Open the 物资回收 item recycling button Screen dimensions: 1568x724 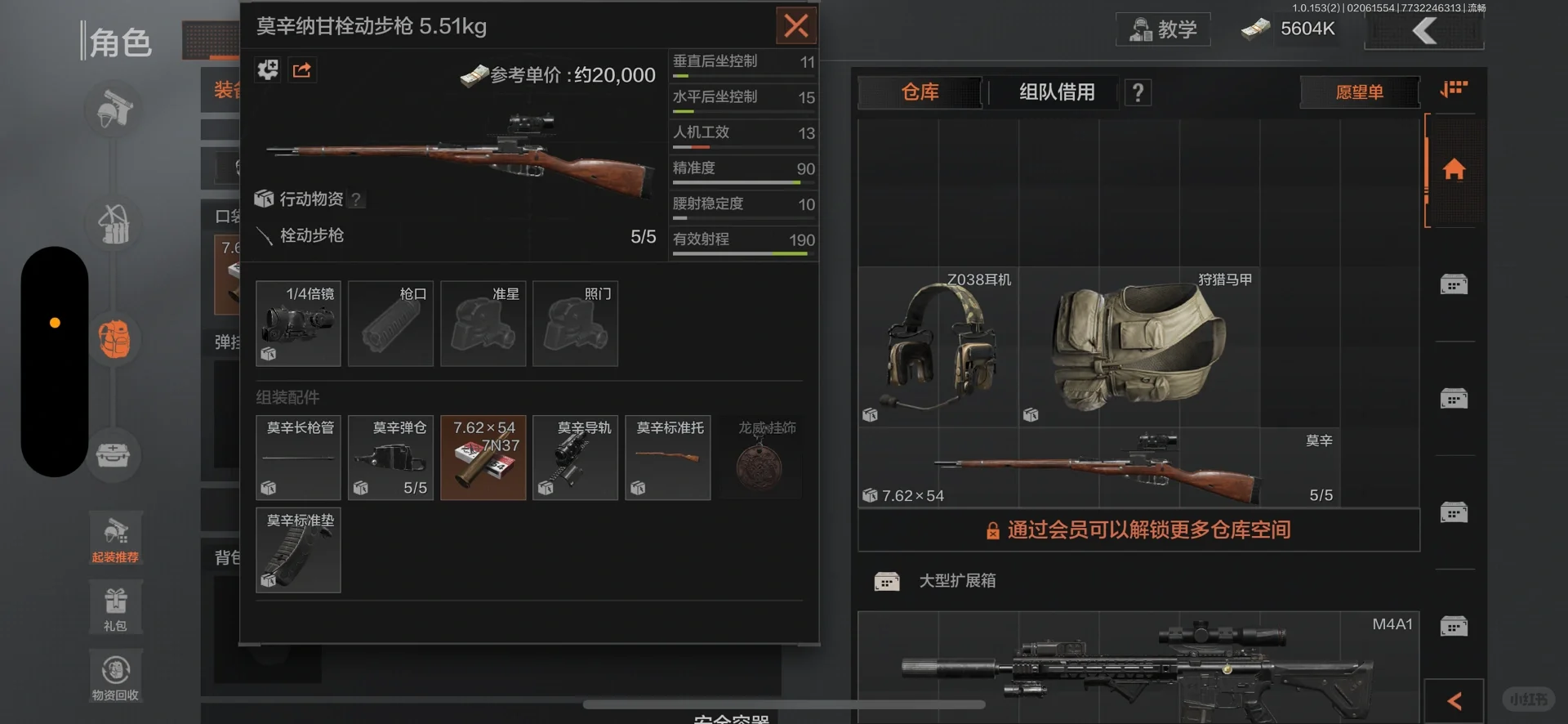coord(115,677)
